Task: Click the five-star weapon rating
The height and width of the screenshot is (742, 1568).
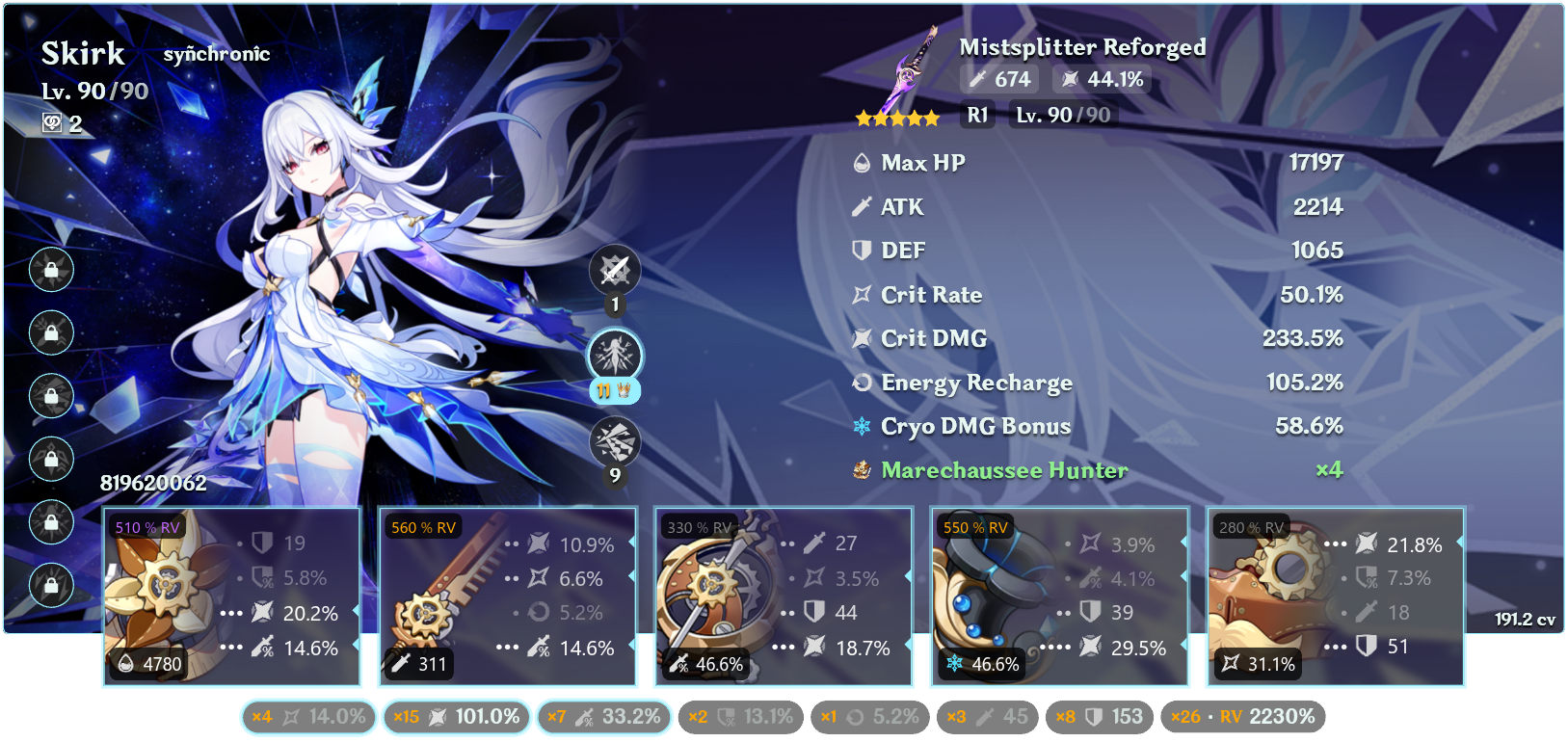Action: (x=898, y=117)
